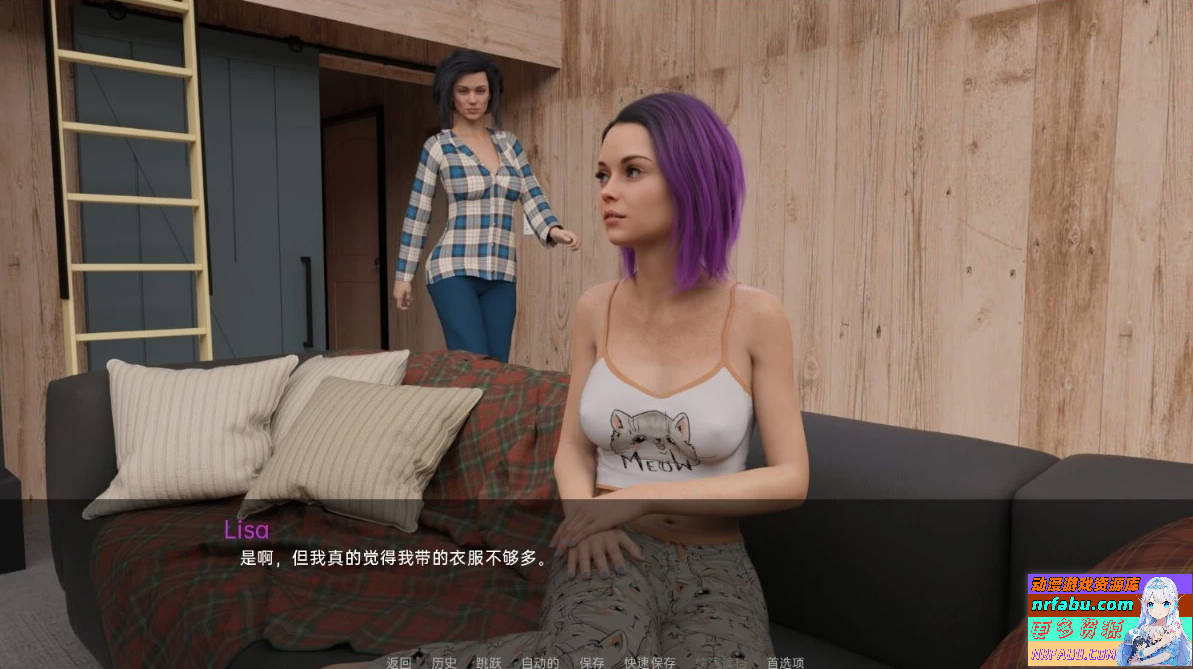Activate the 跳跃 (Skip) option
This screenshot has width=1193, height=669.
tap(489, 662)
